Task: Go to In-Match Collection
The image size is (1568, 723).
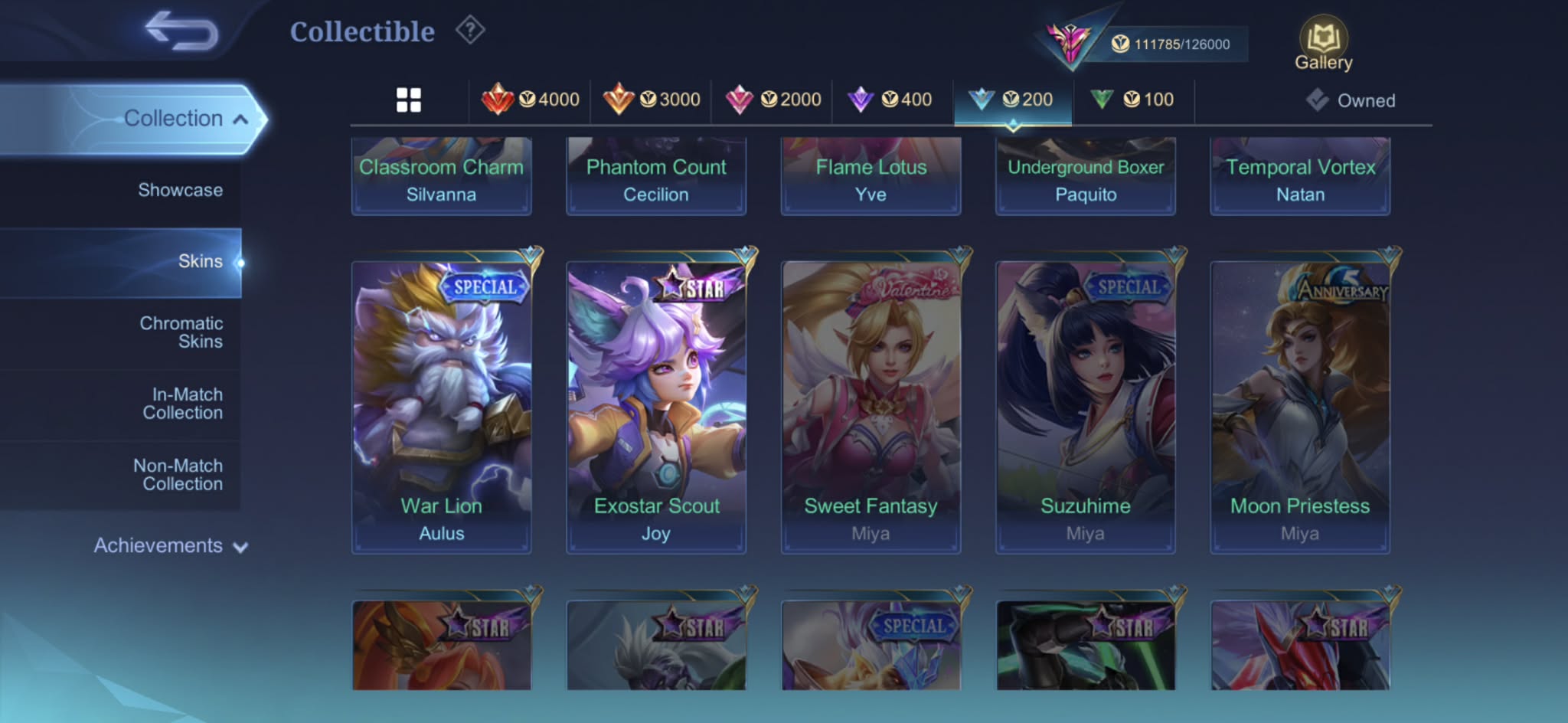Action: [x=182, y=404]
